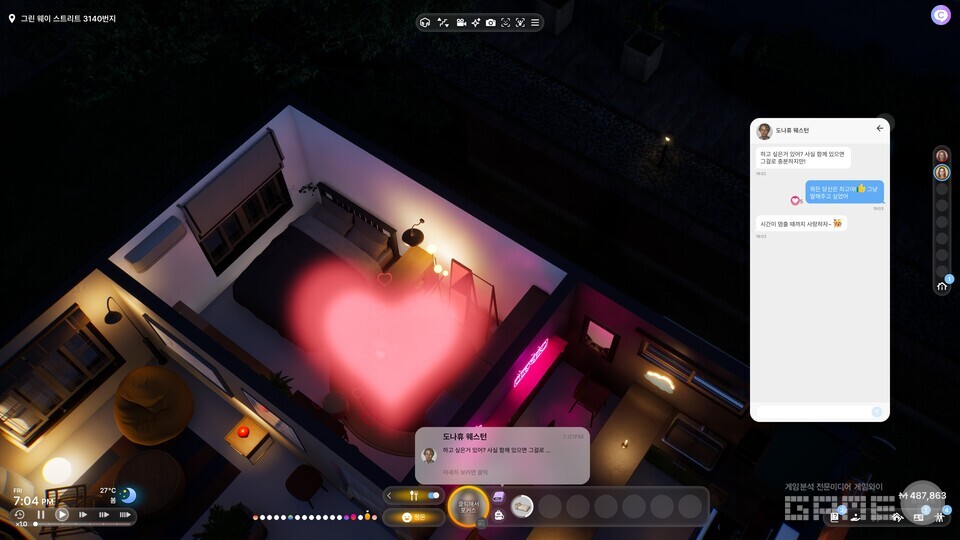This screenshot has width=960, height=540.
Task: Open the 평온 mood status button
Action: (x=413, y=517)
